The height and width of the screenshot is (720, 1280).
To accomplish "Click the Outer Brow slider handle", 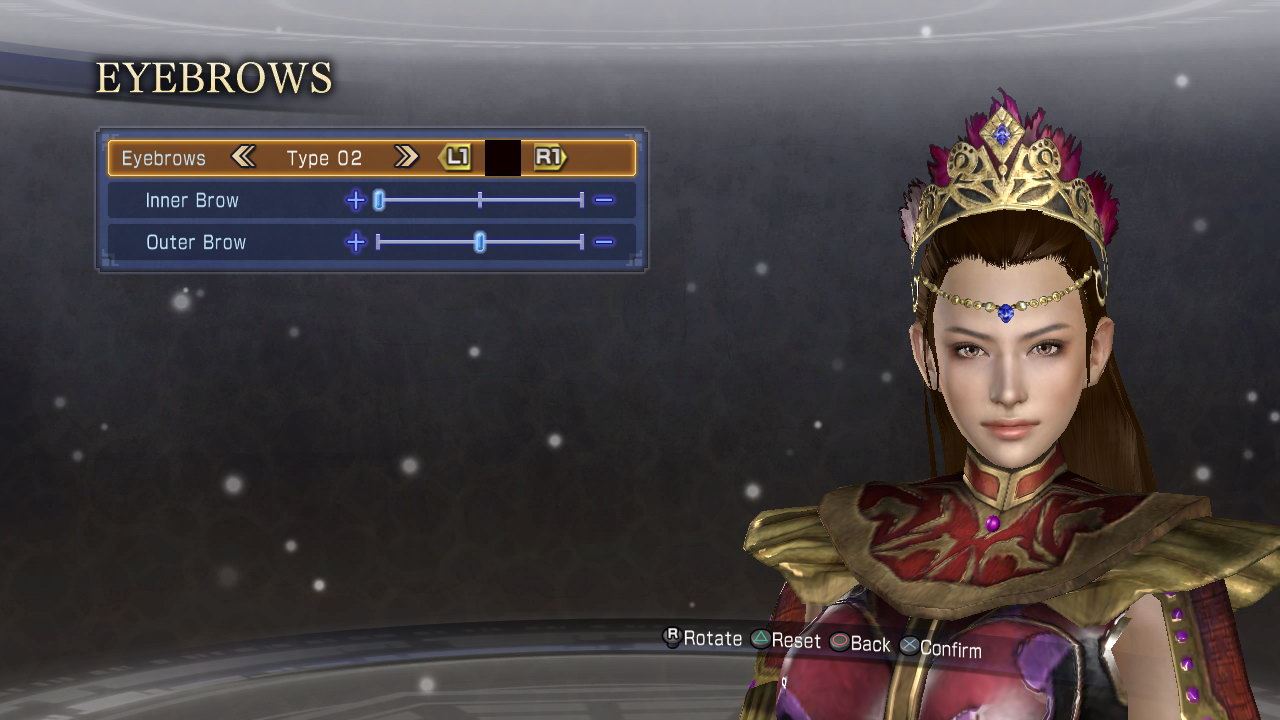I will point(480,242).
